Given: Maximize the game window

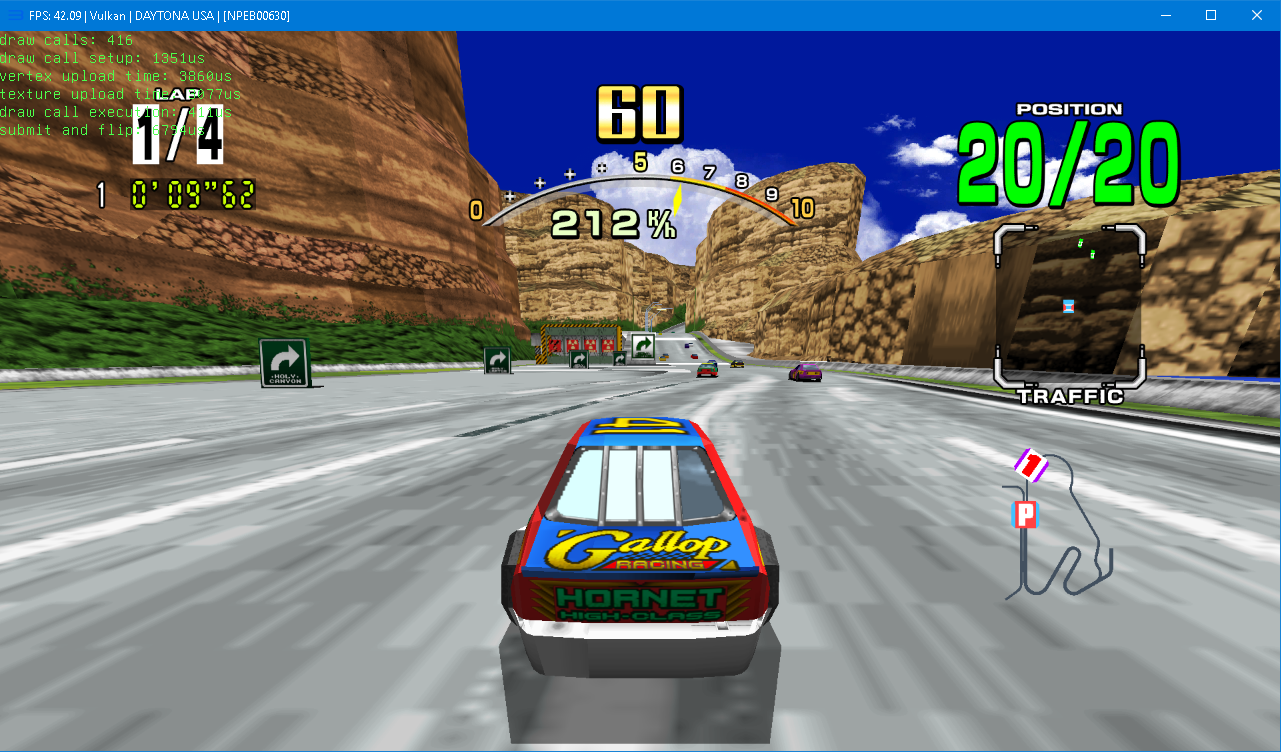Looking at the screenshot, I should coord(1211,15).
